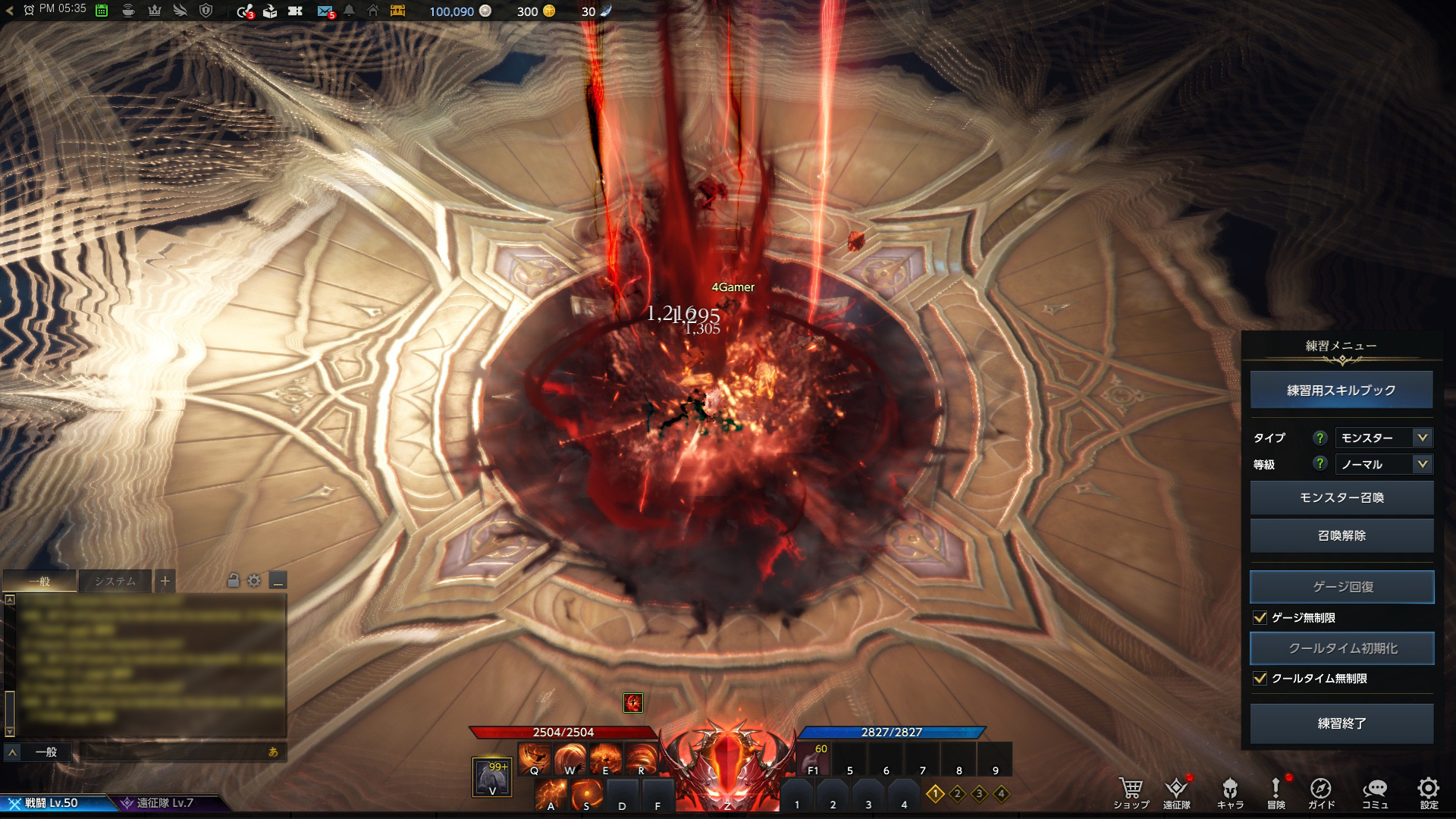Click the 召喚解除 dismiss button
Screen dimensions: 1456x819
[1341, 535]
